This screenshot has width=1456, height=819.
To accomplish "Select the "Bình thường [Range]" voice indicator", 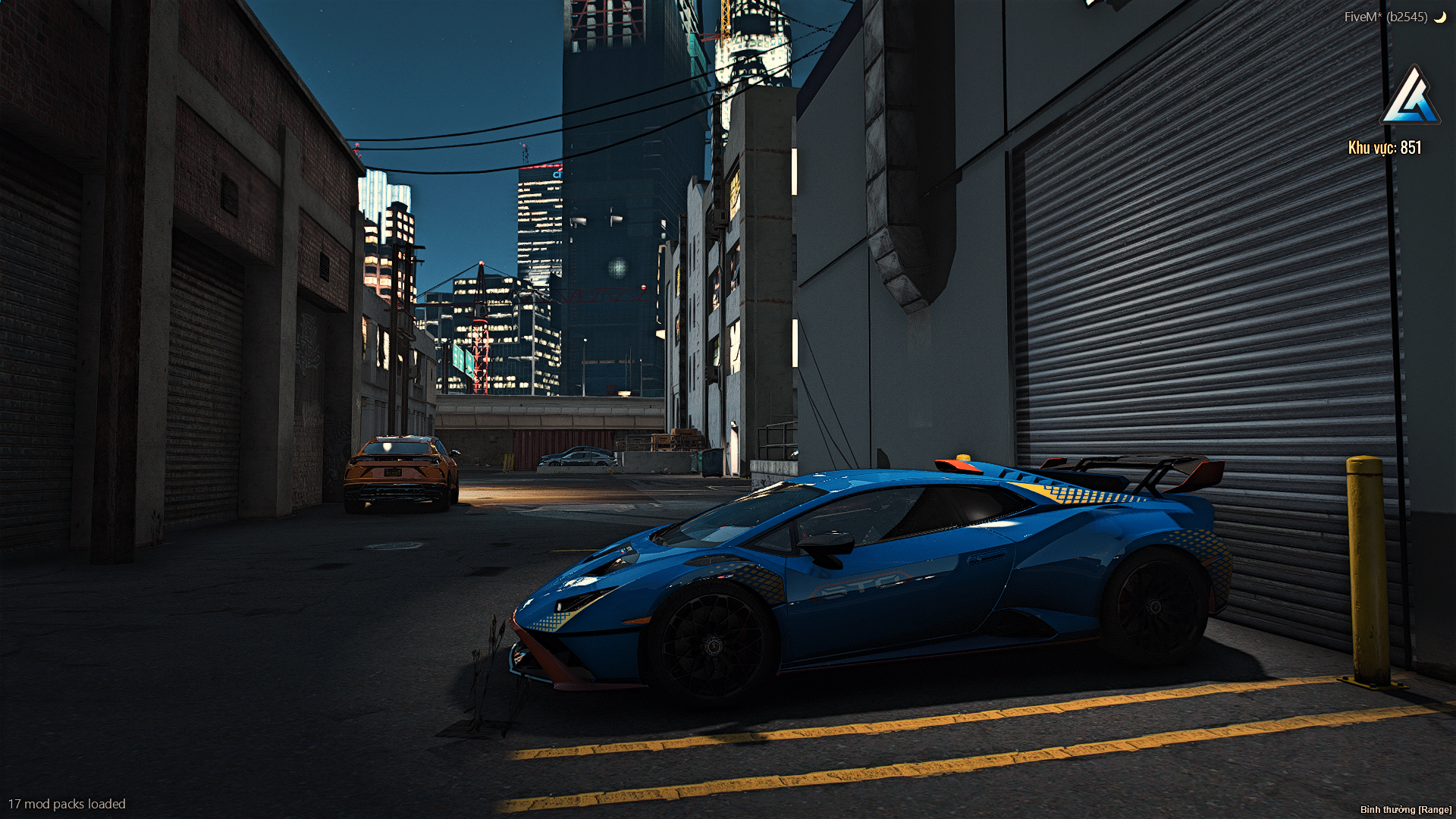I will 1405,810.
